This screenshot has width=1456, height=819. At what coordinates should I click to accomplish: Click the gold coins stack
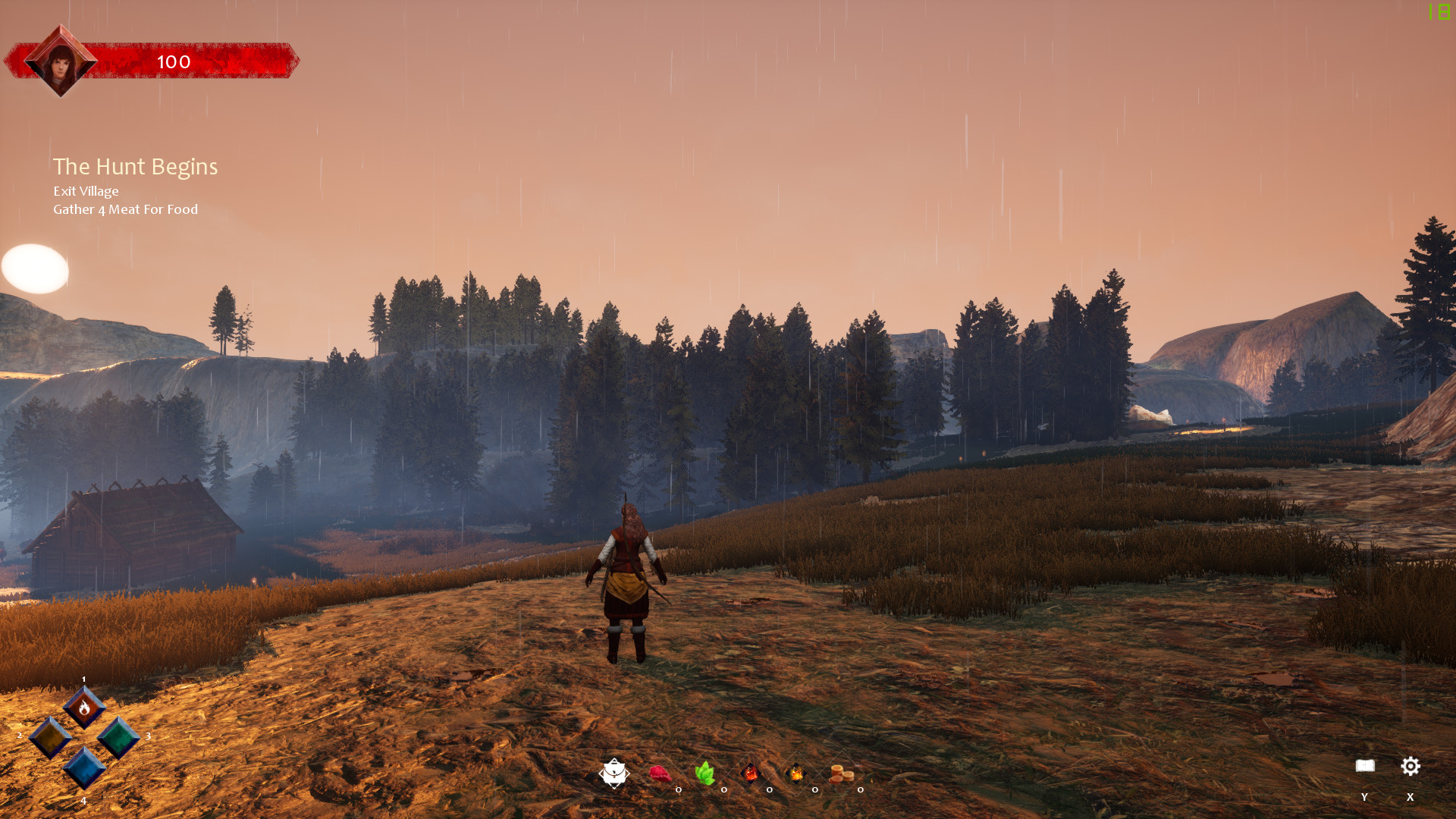pos(841,774)
